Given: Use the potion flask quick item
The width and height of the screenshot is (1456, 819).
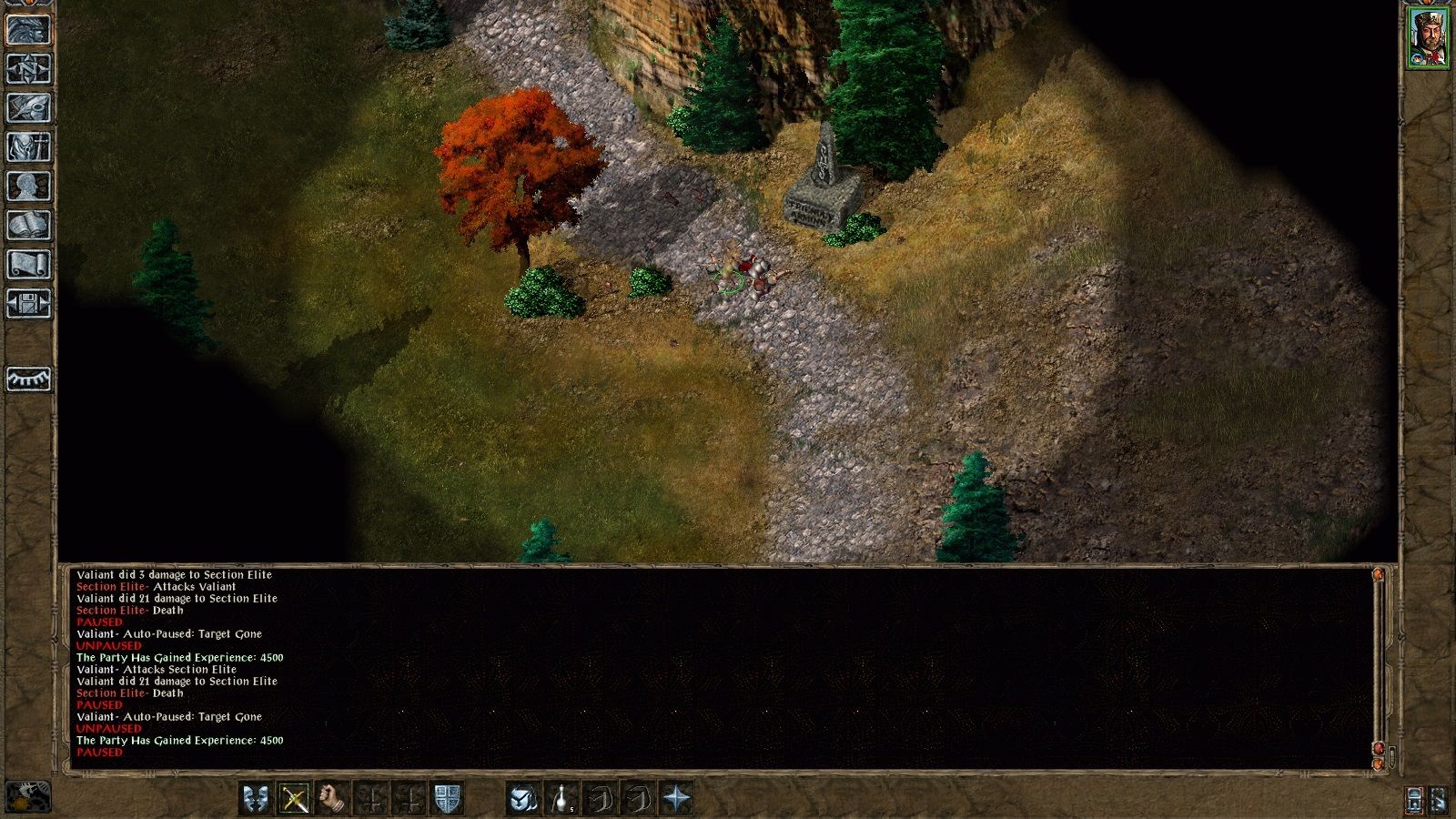Looking at the screenshot, I should (561, 799).
